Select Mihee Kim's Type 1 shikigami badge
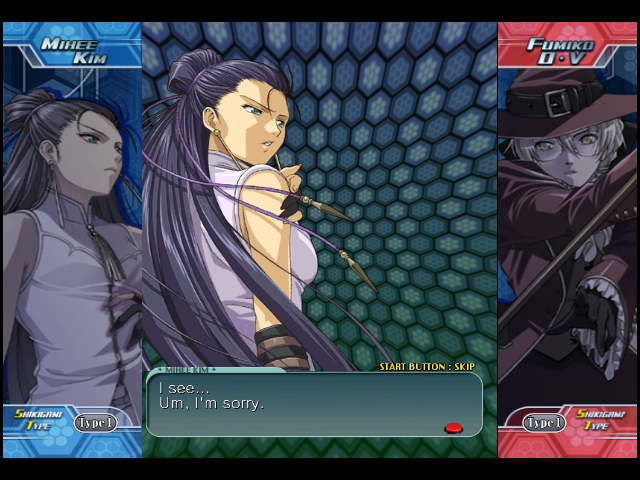 [x=96, y=423]
